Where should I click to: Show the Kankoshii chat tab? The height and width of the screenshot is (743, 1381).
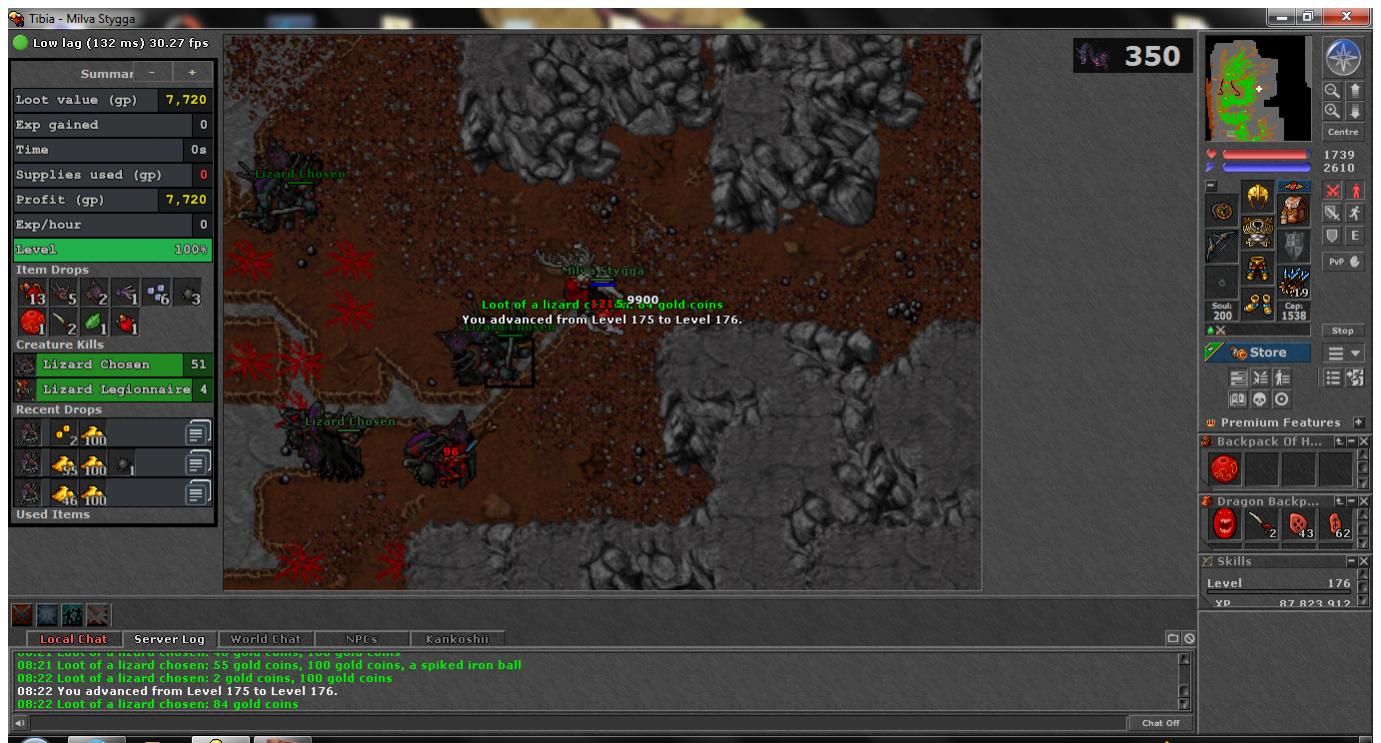click(x=458, y=638)
